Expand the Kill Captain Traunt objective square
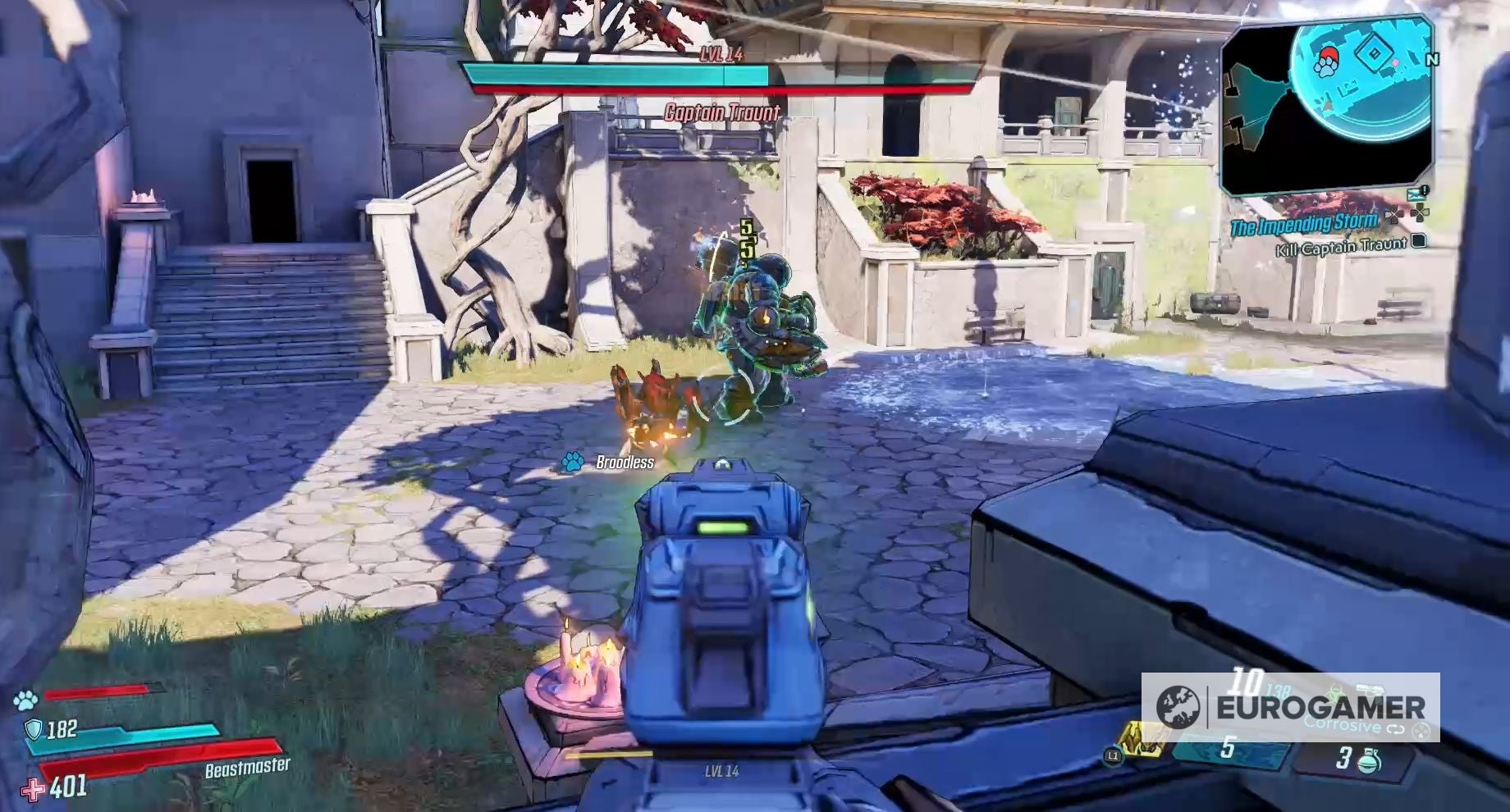 pos(1417,243)
